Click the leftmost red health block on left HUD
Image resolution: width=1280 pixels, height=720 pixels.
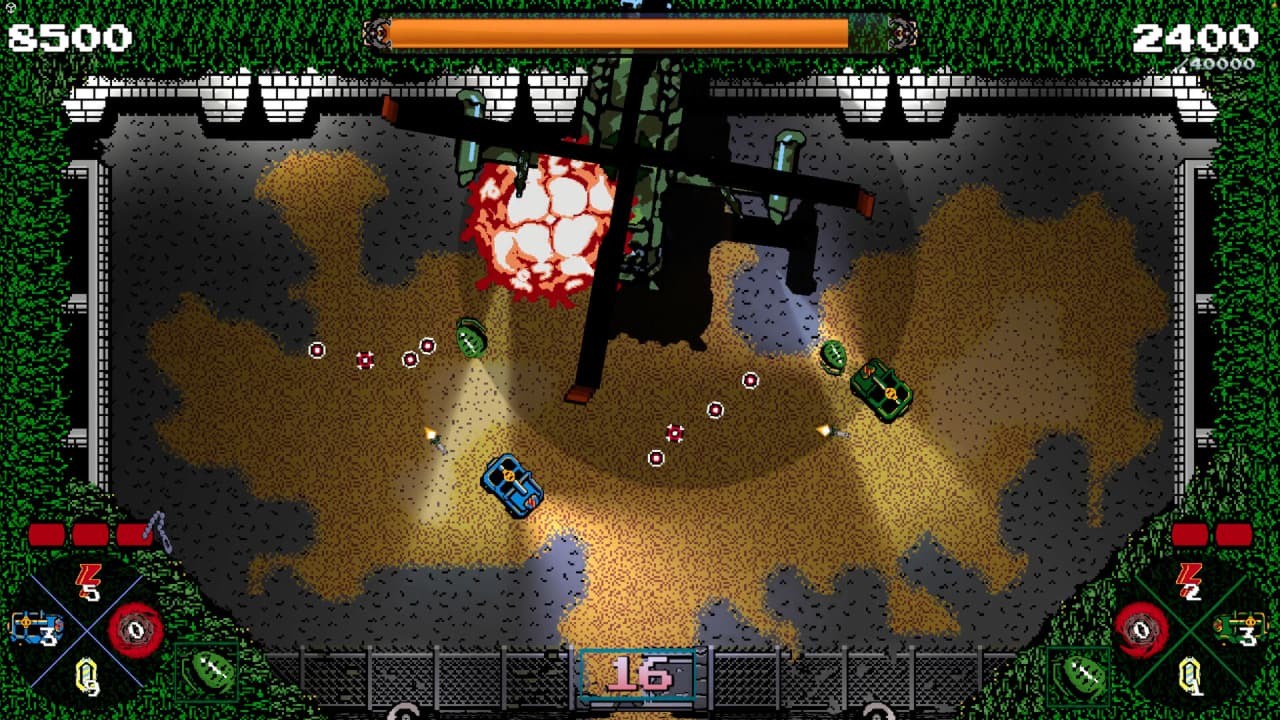[46, 533]
